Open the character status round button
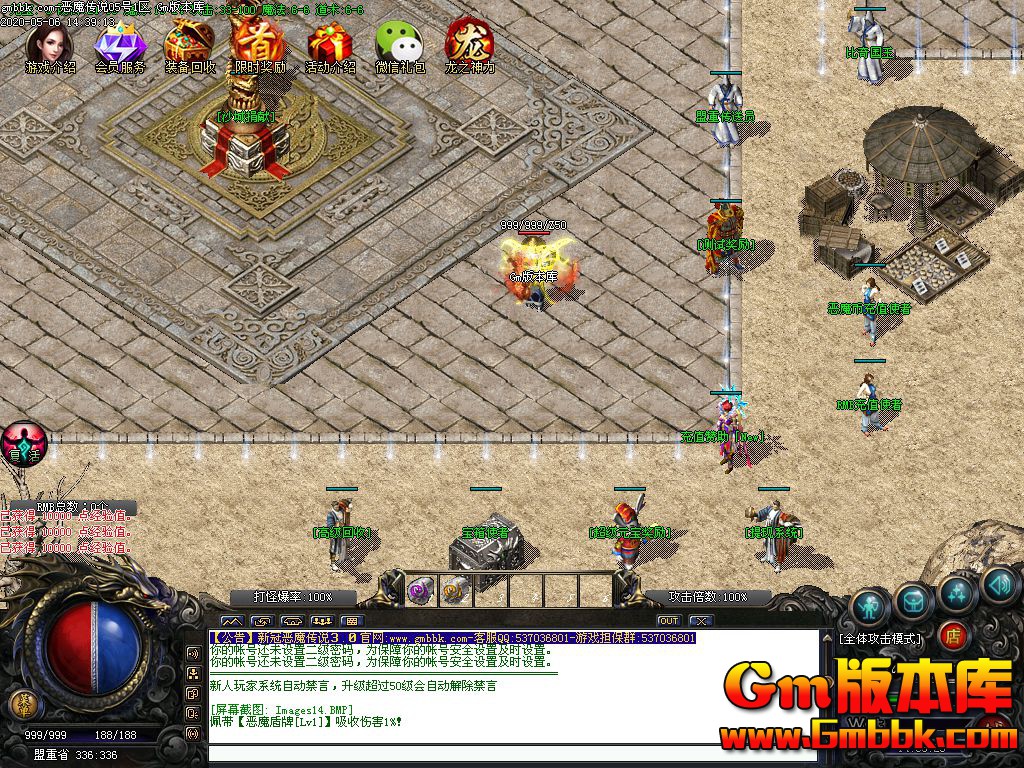Viewport: 1024px width, 768px height. [870, 607]
